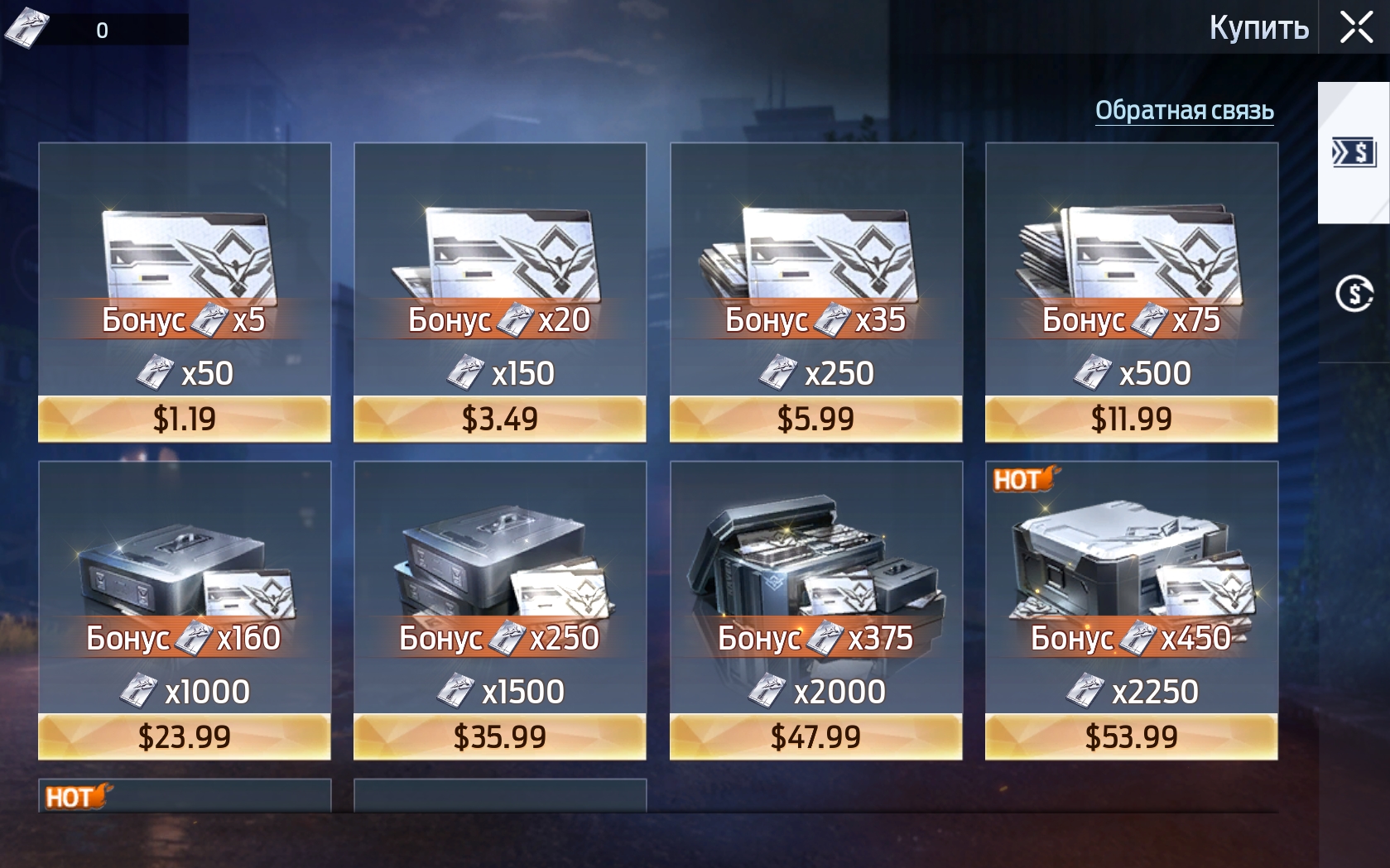This screenshot has width=1390, height=868.
Task: Choose the x2000 coupon crate for $47.99
Action: coord(815,736)
